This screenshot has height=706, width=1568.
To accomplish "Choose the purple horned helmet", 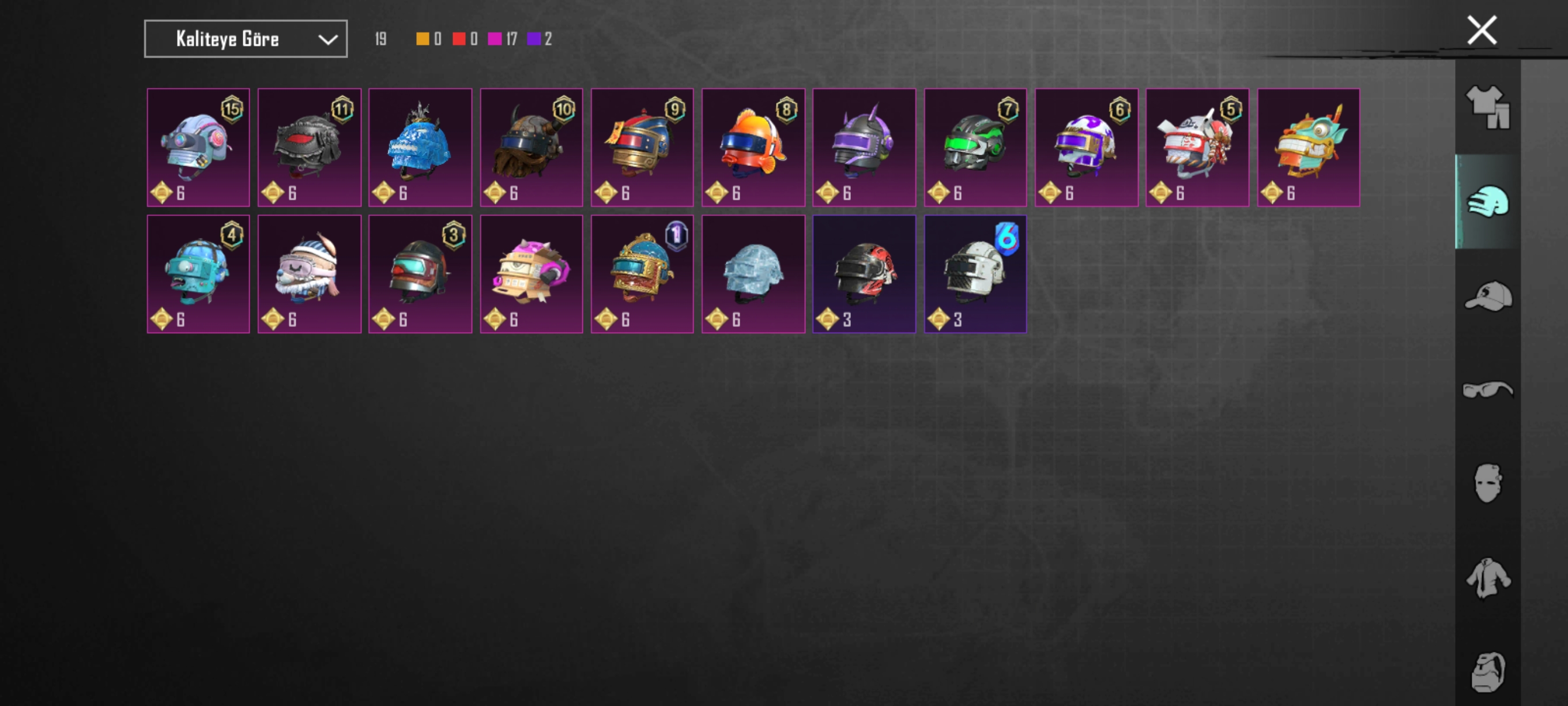I will click(864, 148).
